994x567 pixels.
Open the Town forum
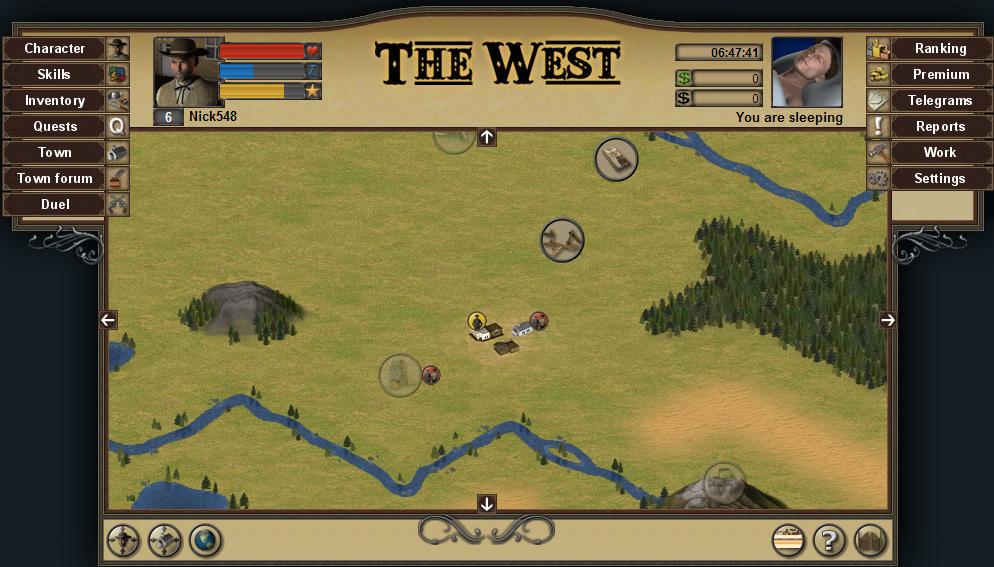[x=55, y=178]
